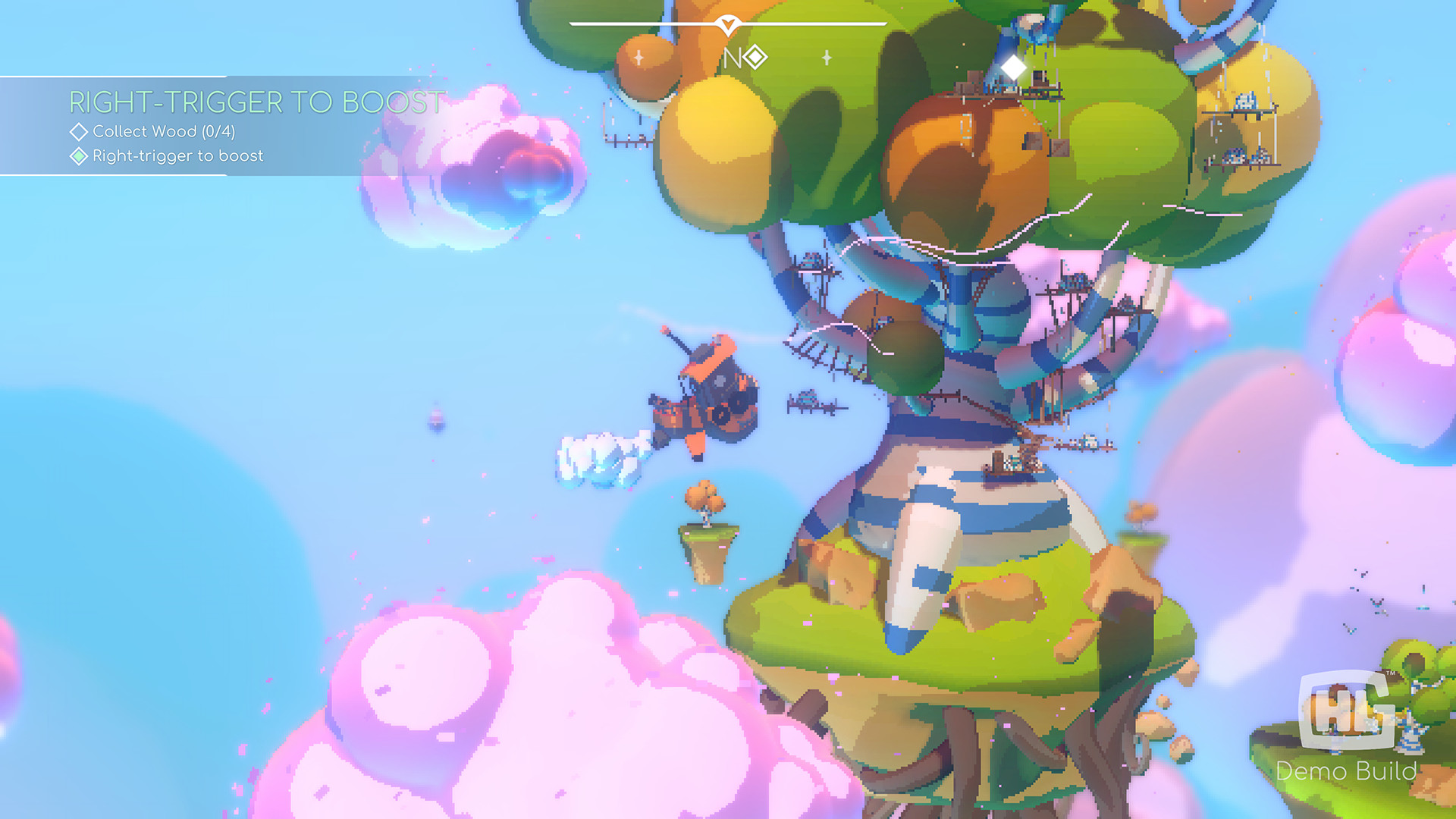Click the small floating island with the tree
The image size is (1456, 819).
[704, 531]
